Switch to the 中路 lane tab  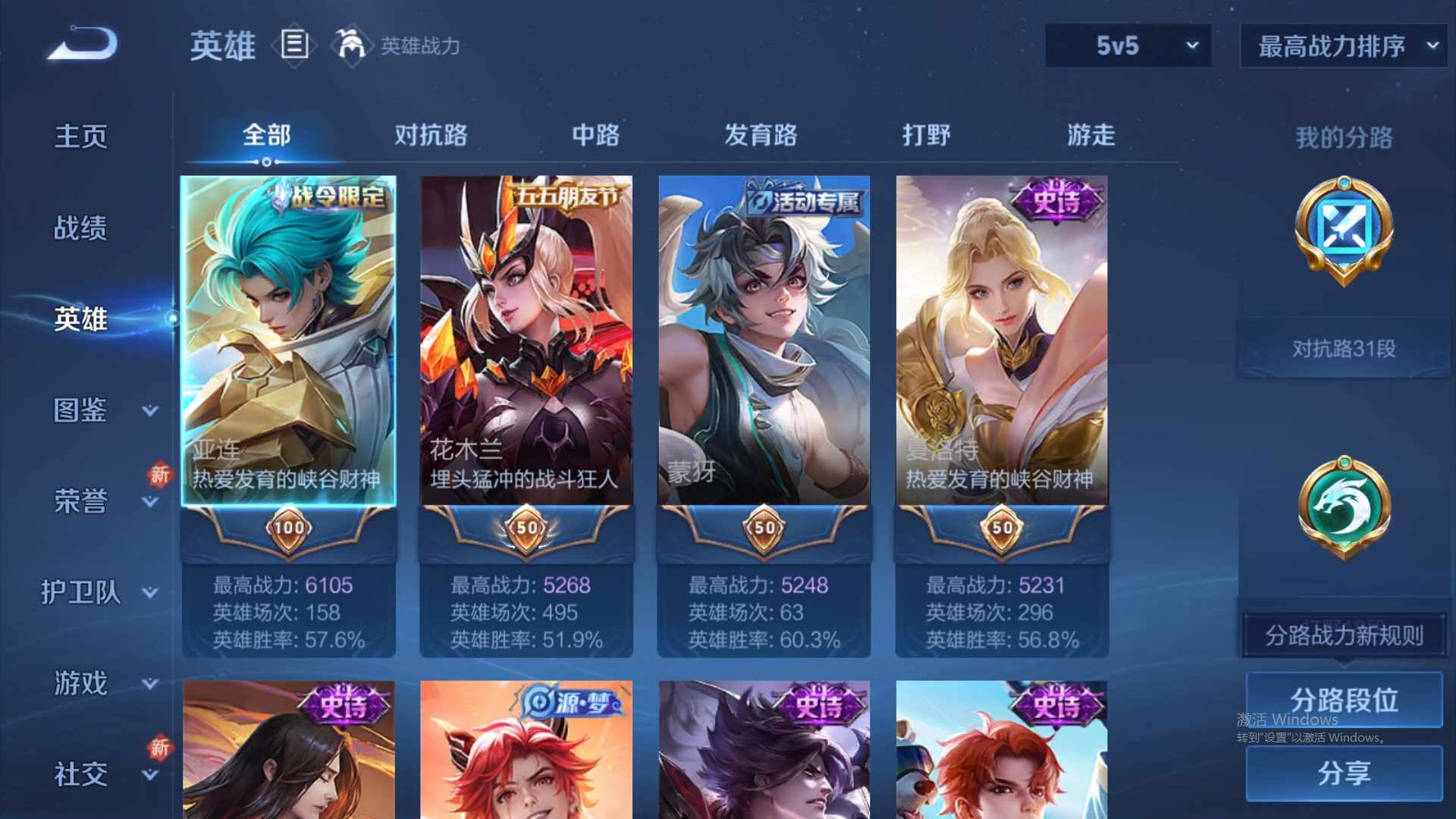coord(595,135)
